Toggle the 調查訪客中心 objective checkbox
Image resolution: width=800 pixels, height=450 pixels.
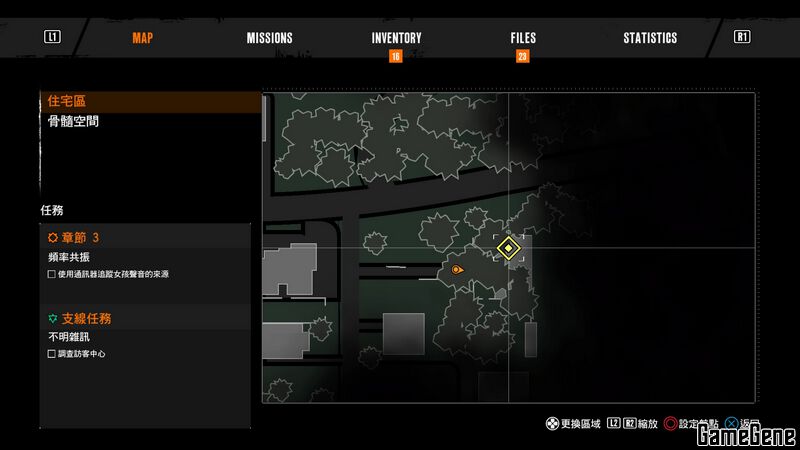point(52,354)
